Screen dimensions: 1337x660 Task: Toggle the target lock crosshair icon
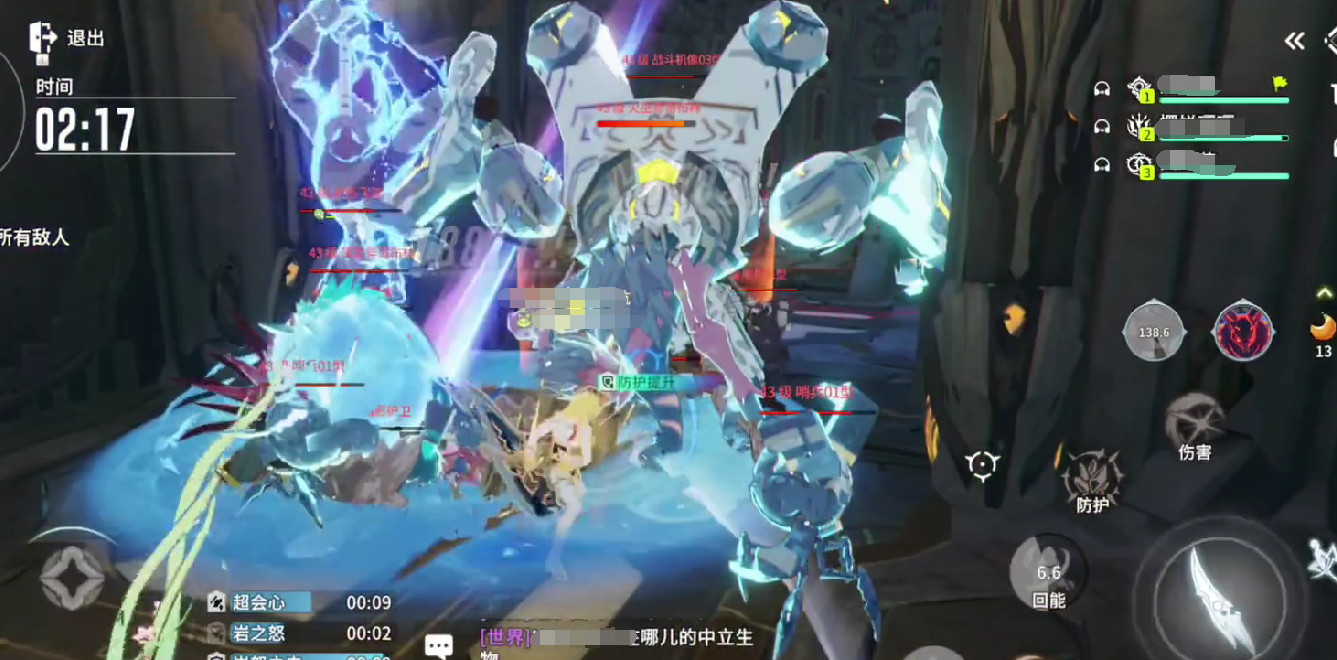(x=982, y=465)
